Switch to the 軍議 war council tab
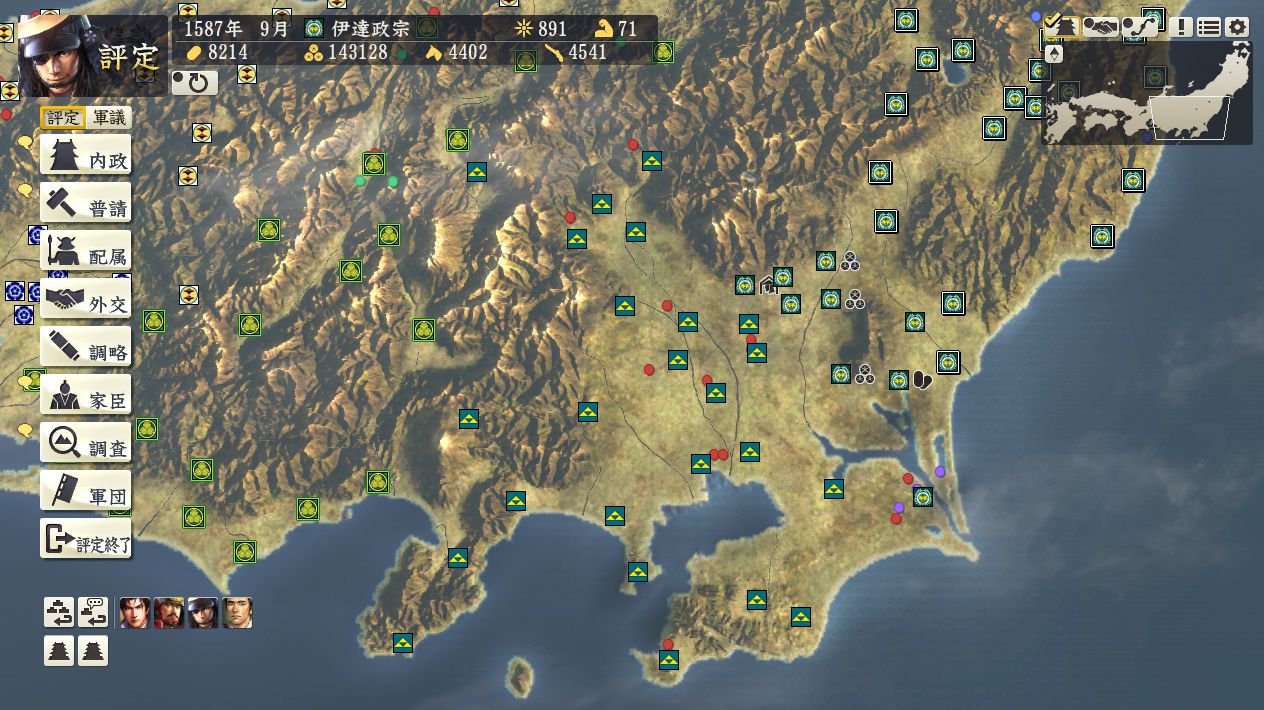This screenshot has width=1264, height=710. tap(109, 118)
